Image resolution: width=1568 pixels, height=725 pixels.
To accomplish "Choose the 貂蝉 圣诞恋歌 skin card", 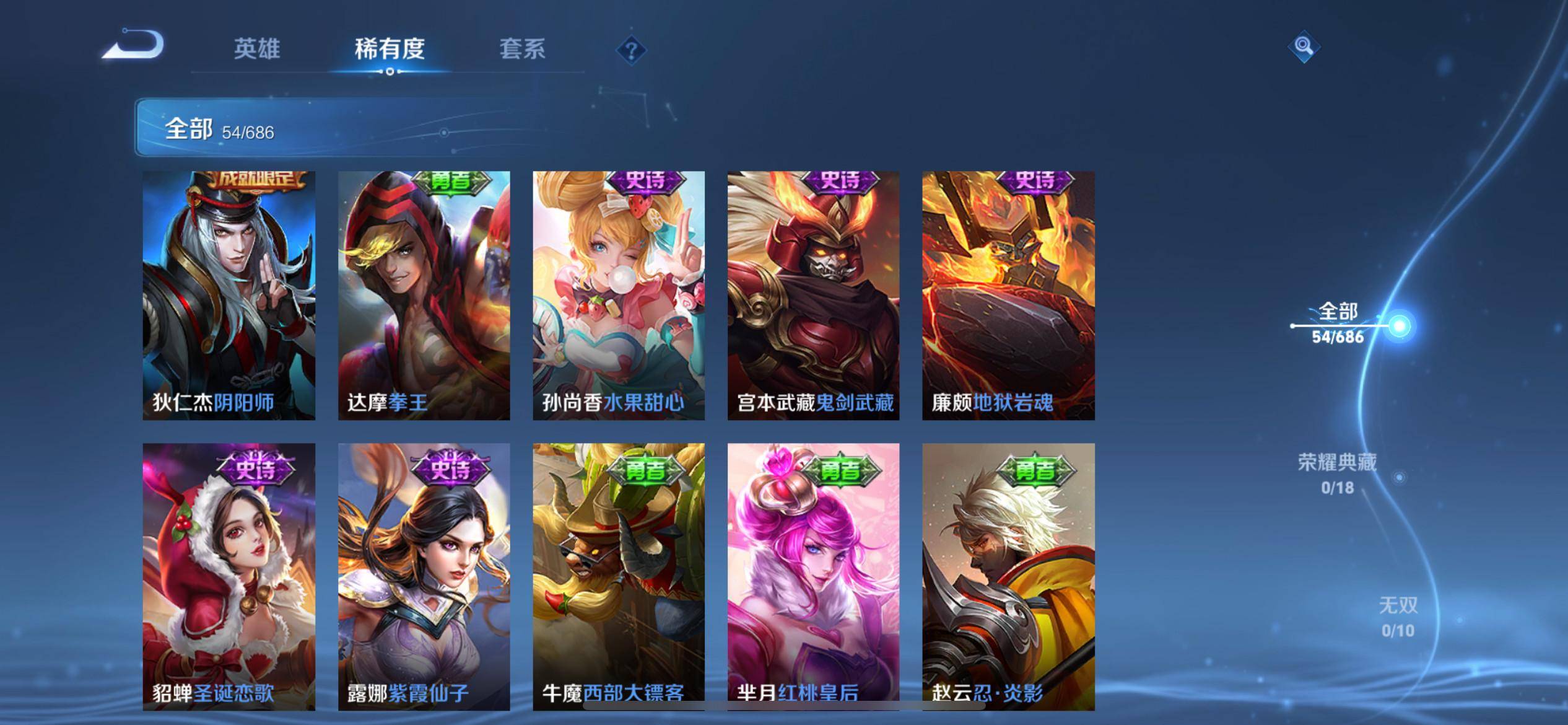I will point(229,576).
